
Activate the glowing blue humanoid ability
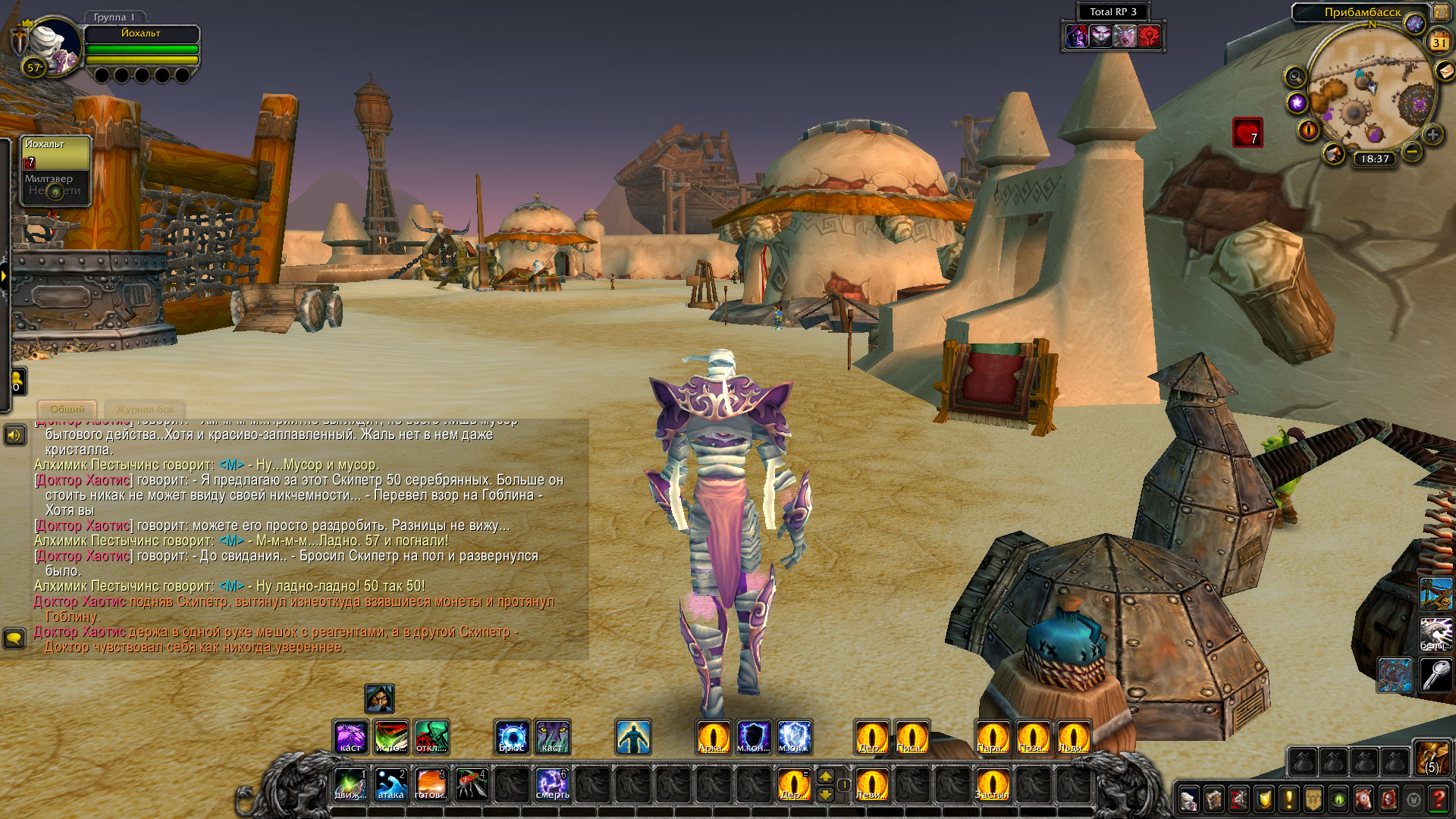(632, 737)
